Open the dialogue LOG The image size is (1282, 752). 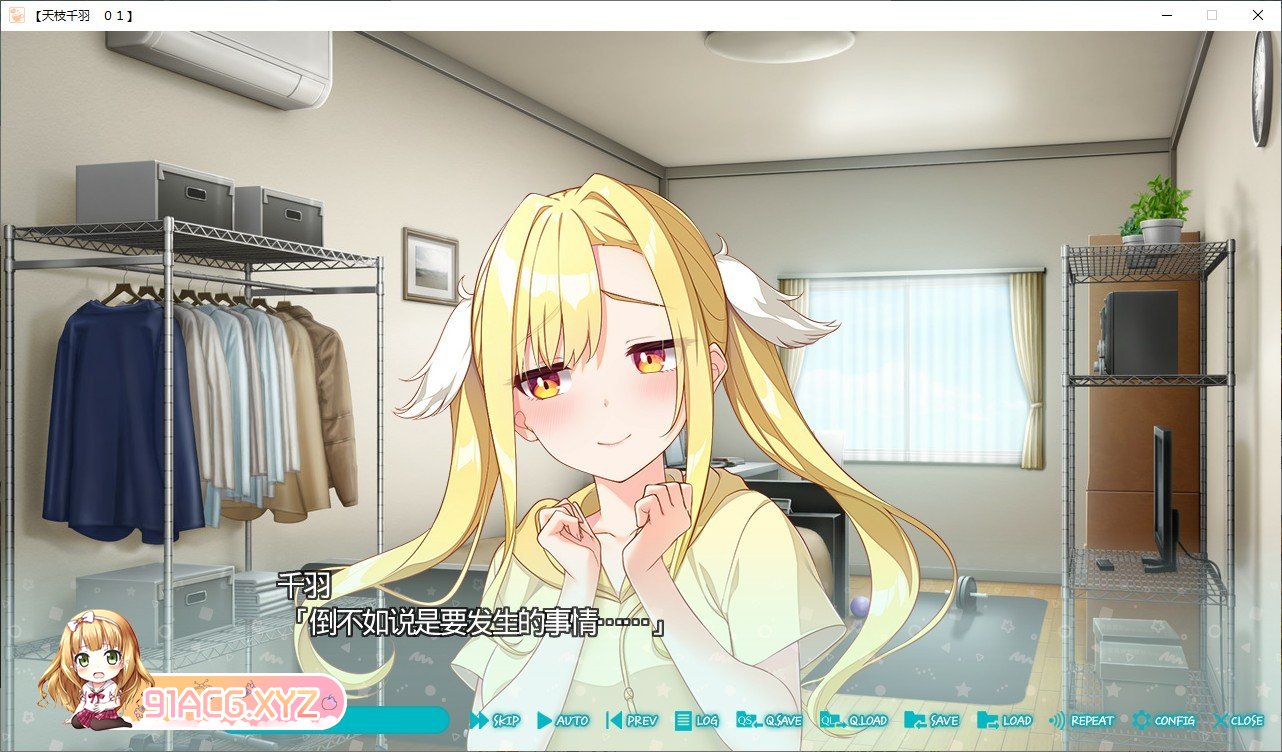(697, 720)
